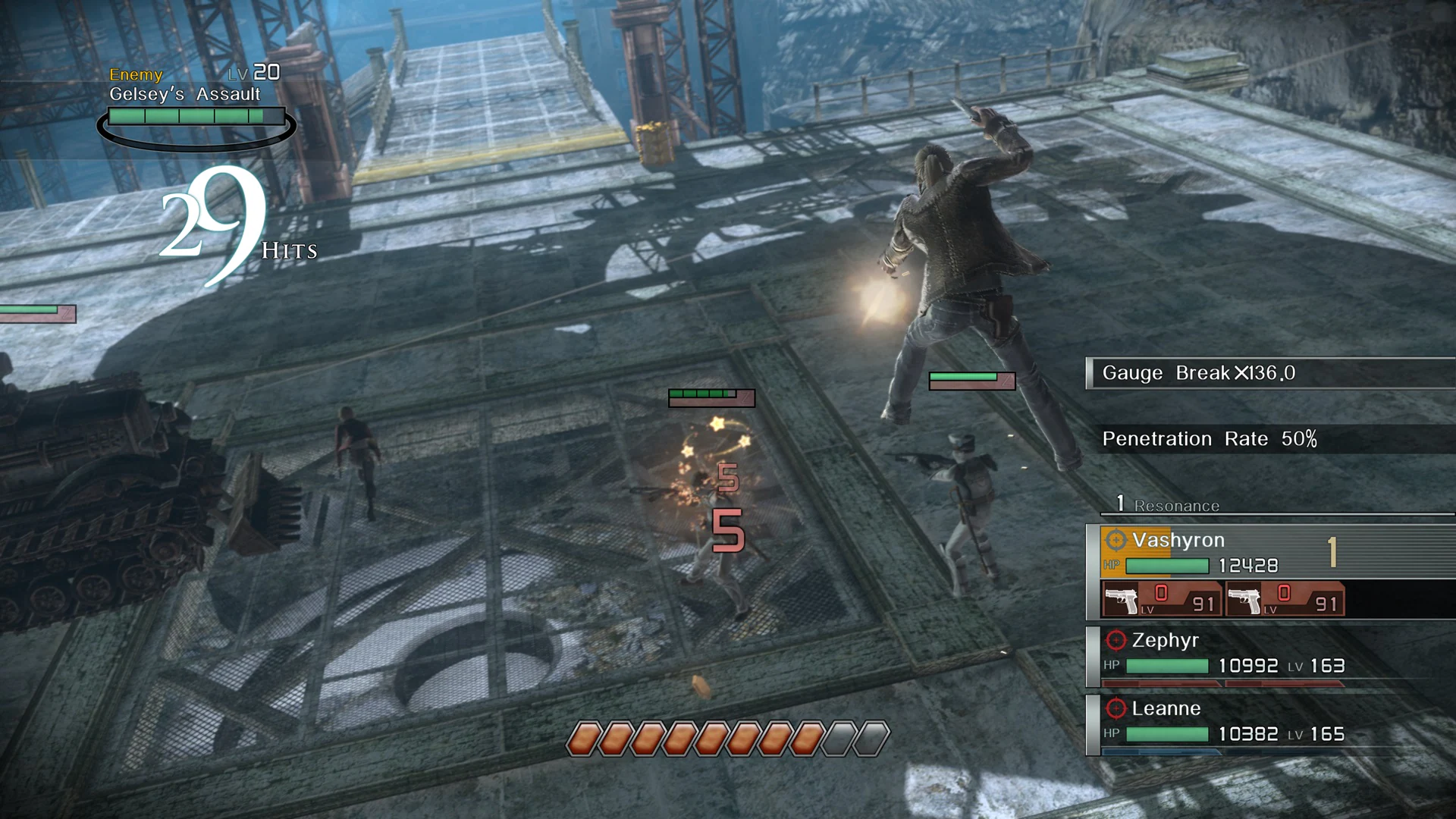
Task: Select the Gauge Break x136.0 banner
Action: [x=1198, y=373]
